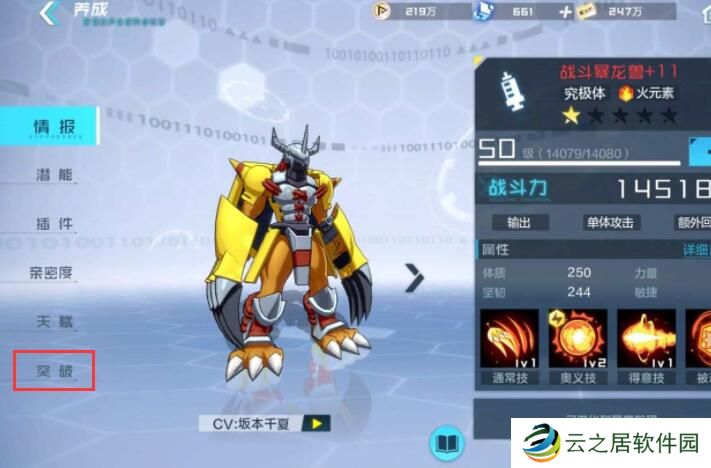711x468 pixels.
Task: Click the blue plus button beside level
Action: tap(700, 151)
